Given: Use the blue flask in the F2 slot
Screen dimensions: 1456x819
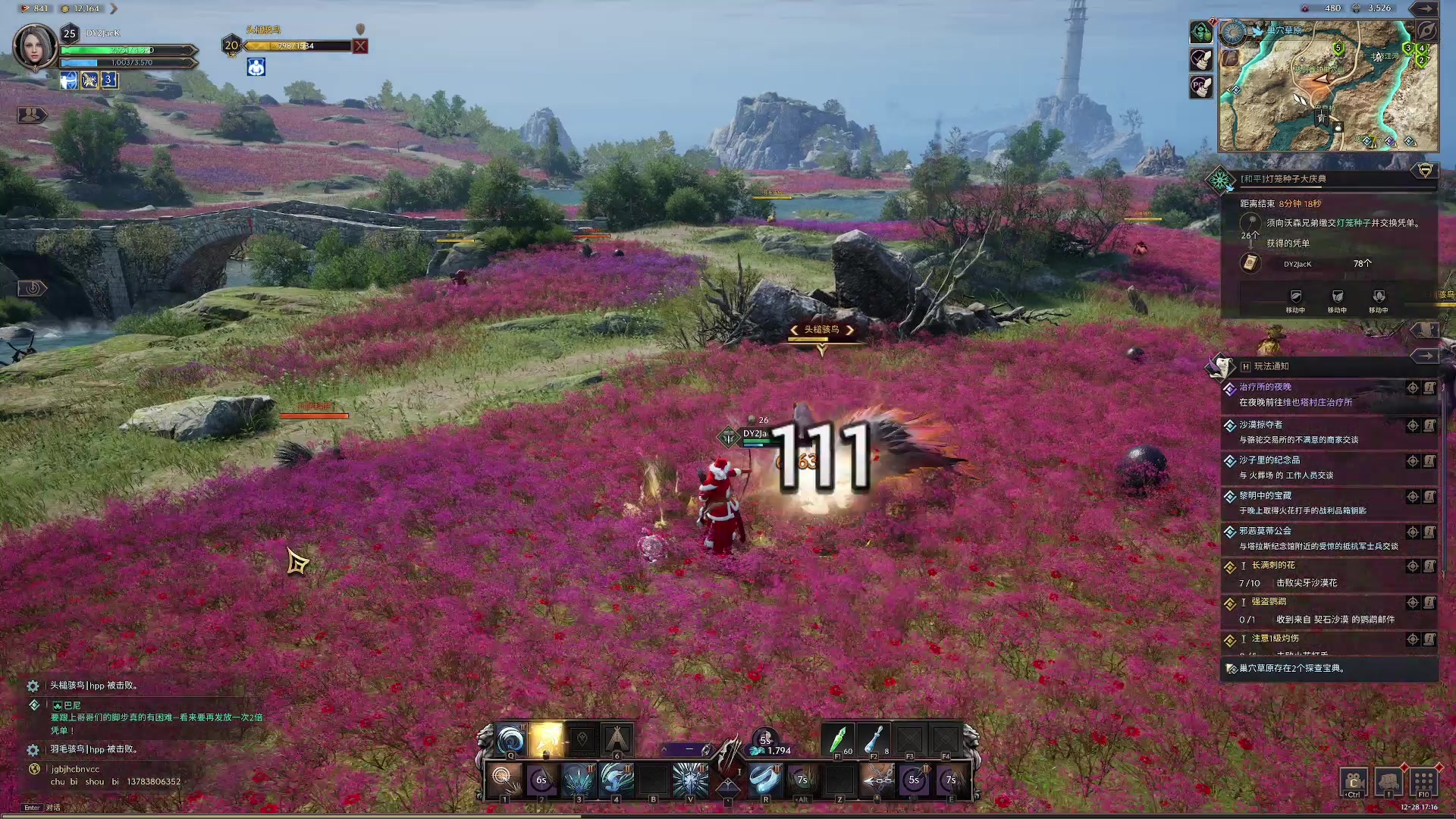Looking at the screenshot, I should [x=874, y=739].
